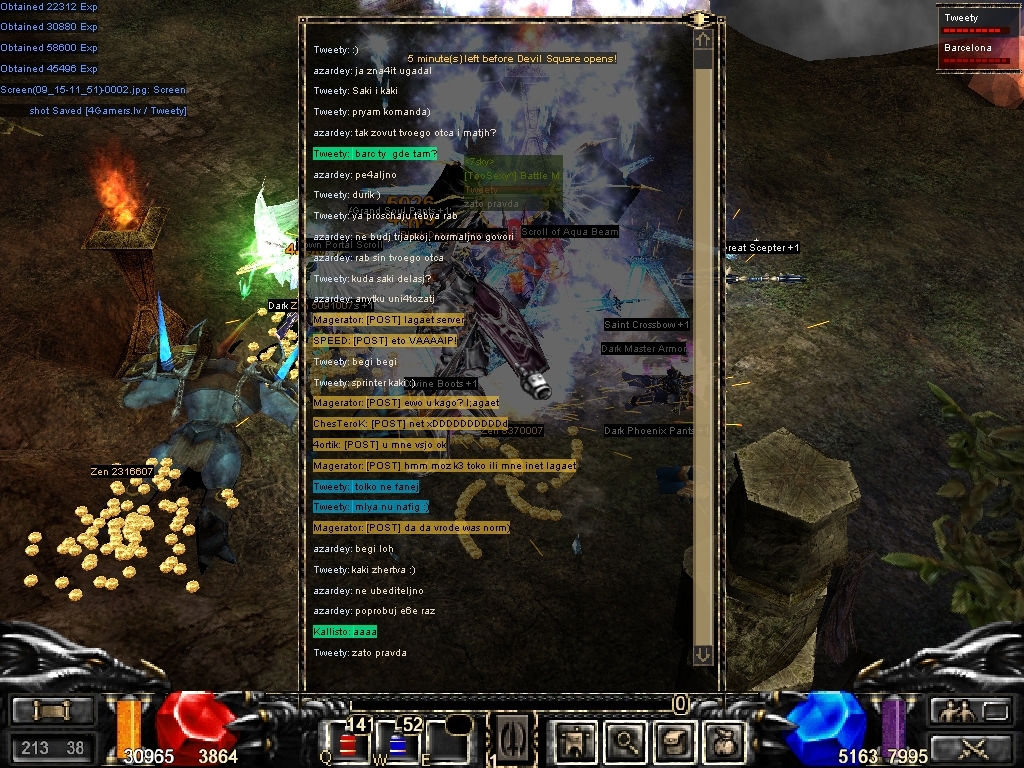
Task: Click the magnifying glass button
Action: (626, 741)
